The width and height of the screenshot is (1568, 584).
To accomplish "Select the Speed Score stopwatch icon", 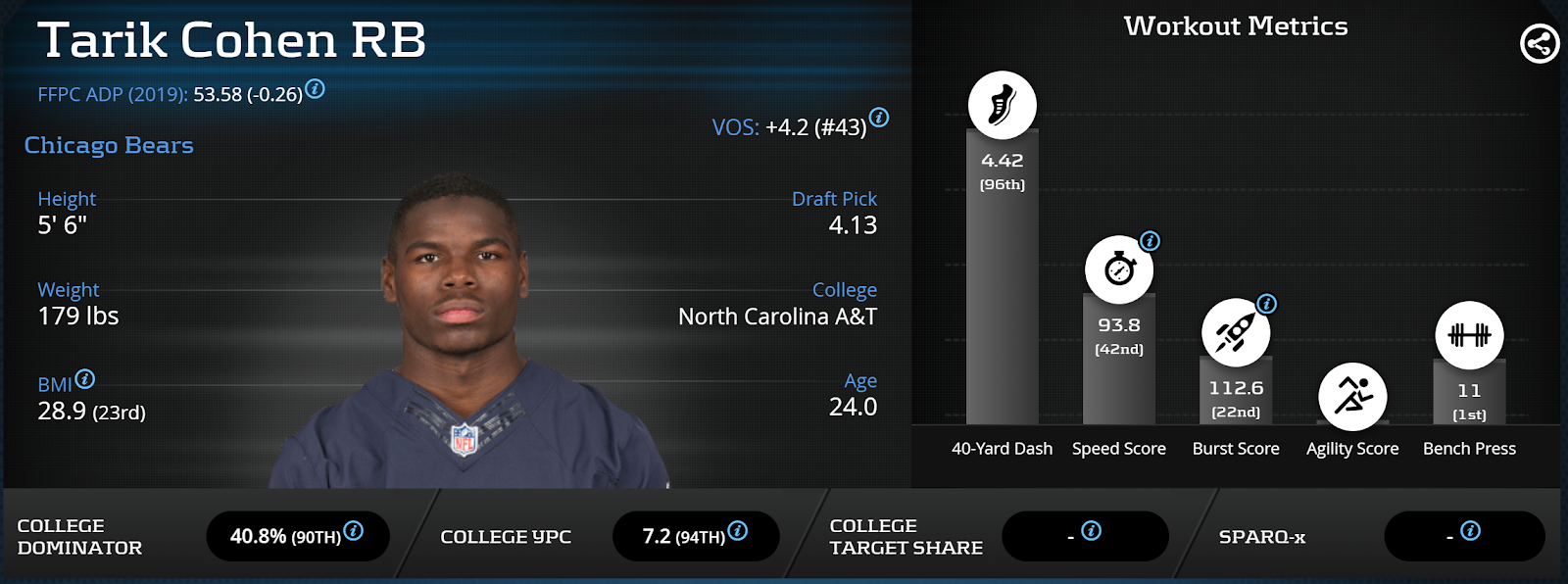I will click(1119, 269).
